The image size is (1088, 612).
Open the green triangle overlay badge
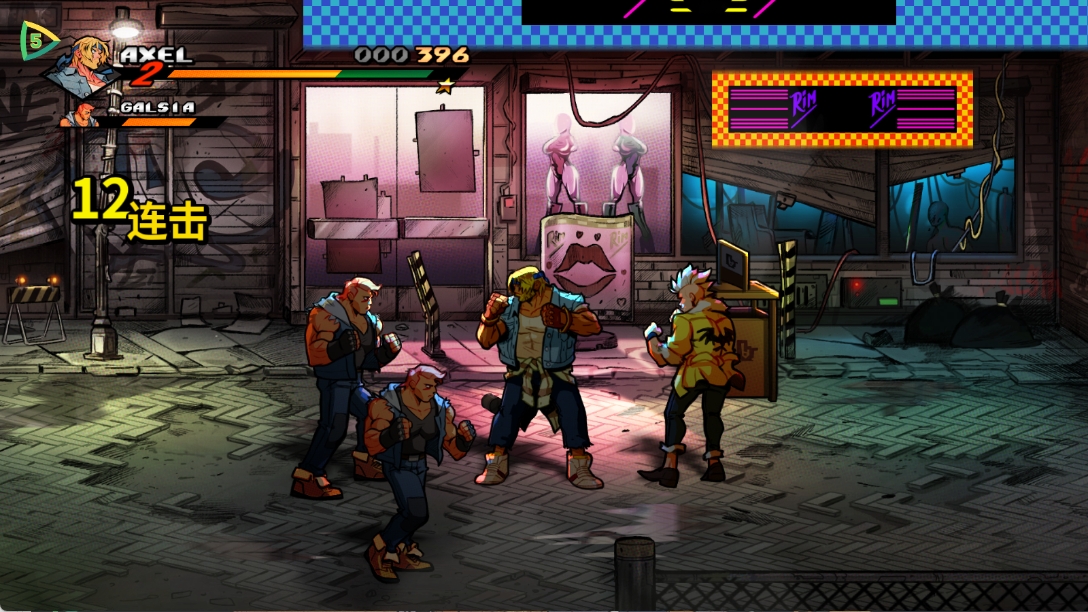coord(37,41)
